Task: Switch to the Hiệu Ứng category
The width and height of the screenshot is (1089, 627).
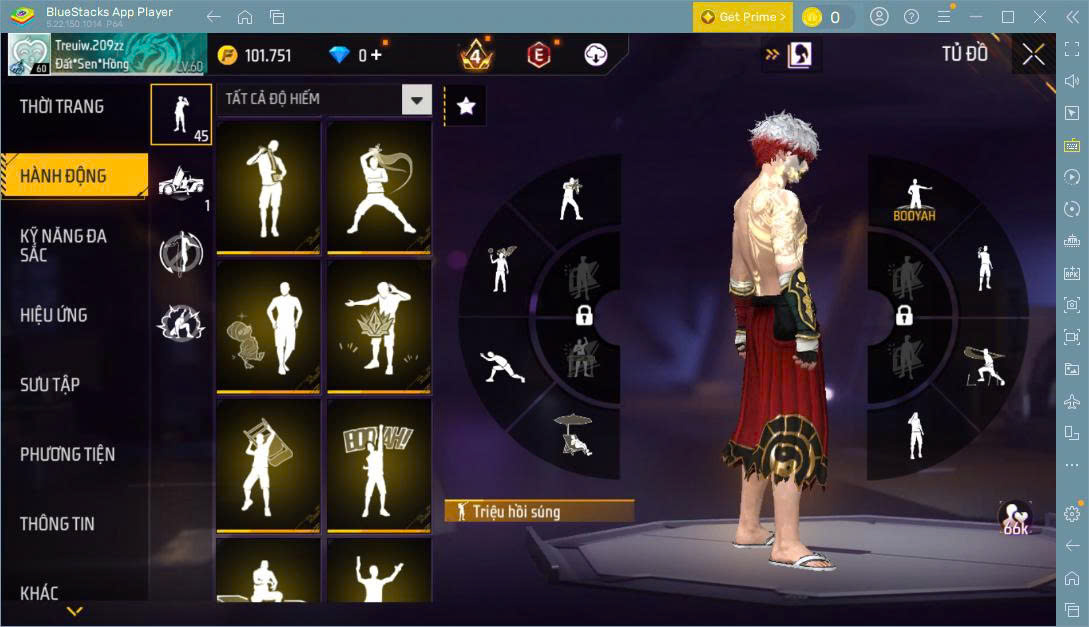Action: click(x=54, y=315)
